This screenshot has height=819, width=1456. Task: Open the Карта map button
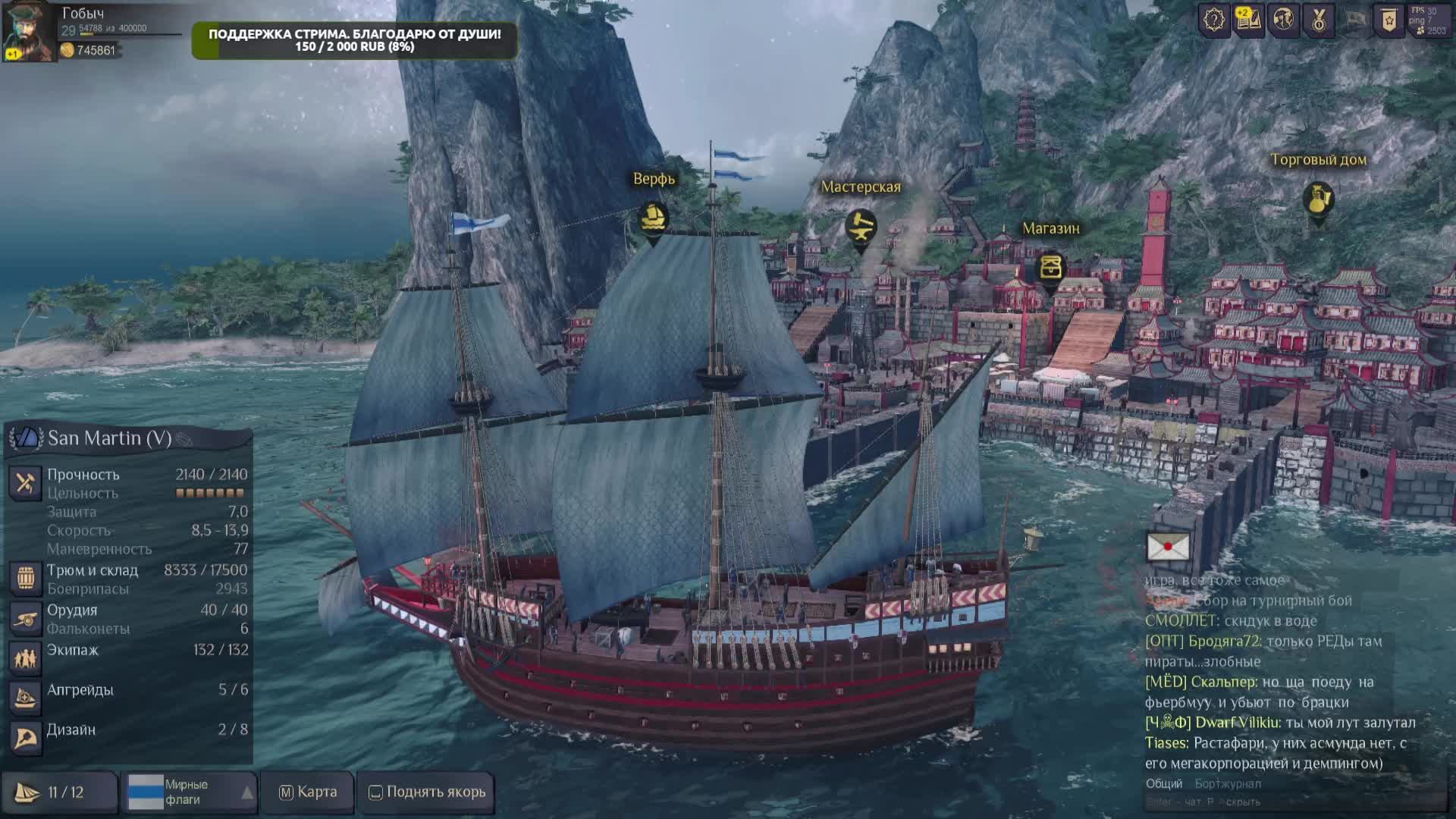[x=308, y=792]
